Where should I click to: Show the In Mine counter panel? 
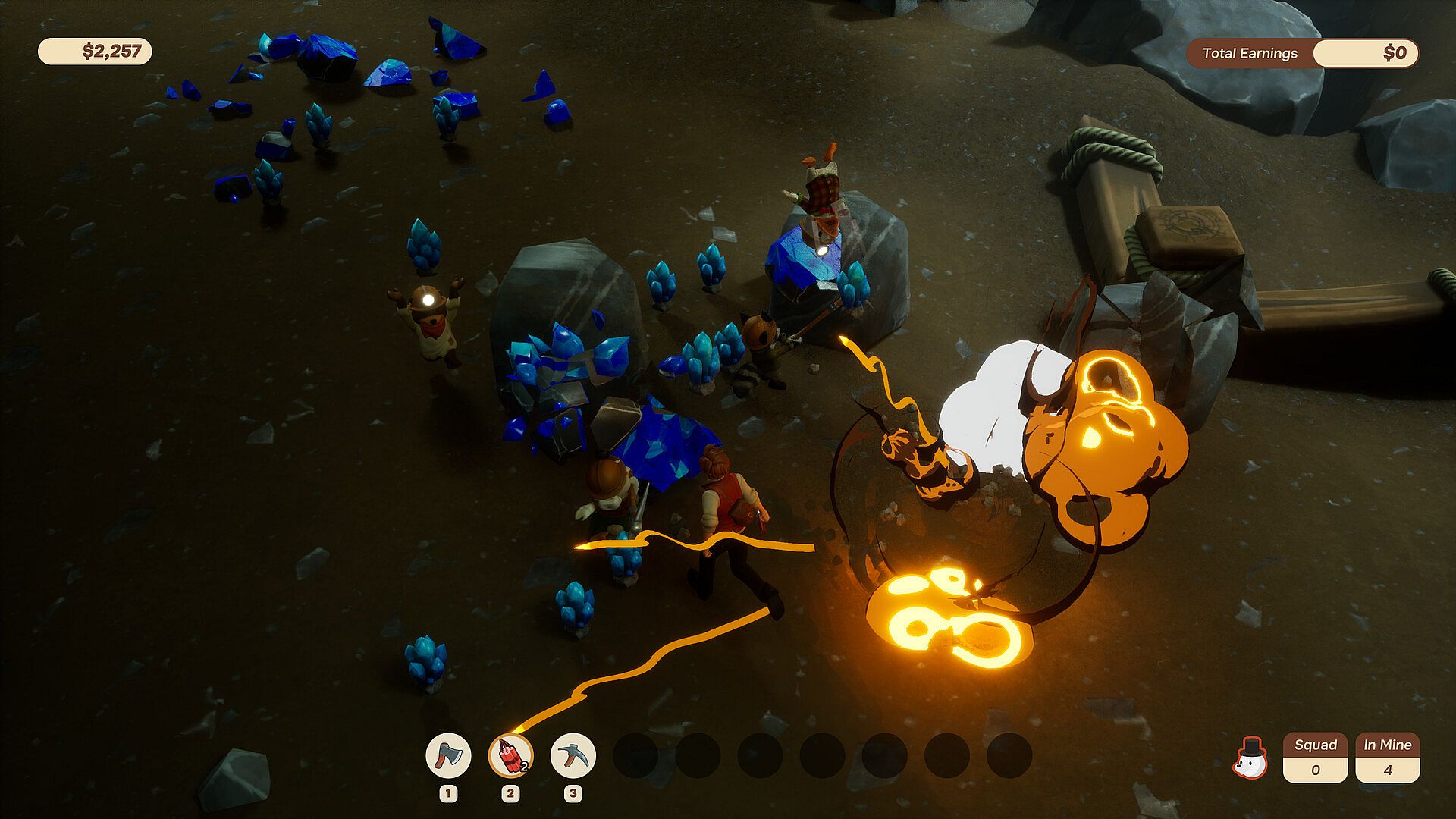point(1387,758)
